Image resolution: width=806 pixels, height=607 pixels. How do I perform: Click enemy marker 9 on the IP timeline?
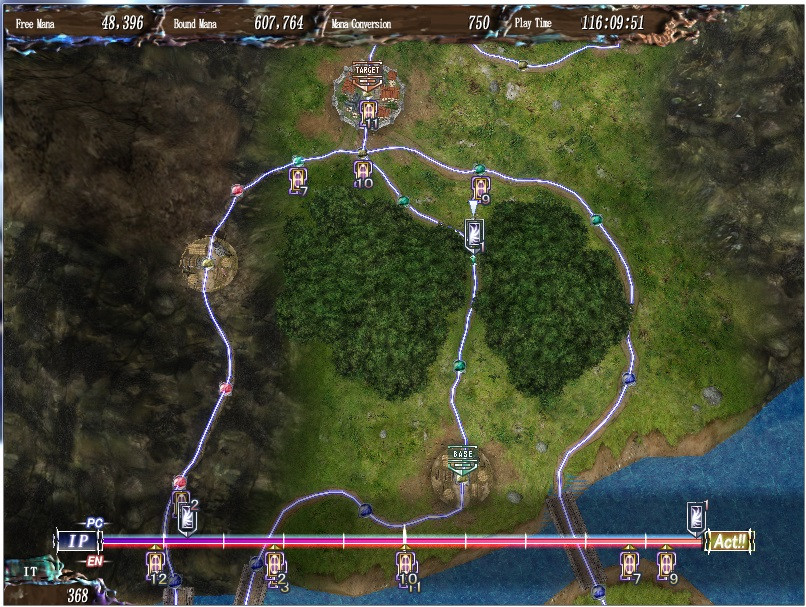[x=666, y=563]
